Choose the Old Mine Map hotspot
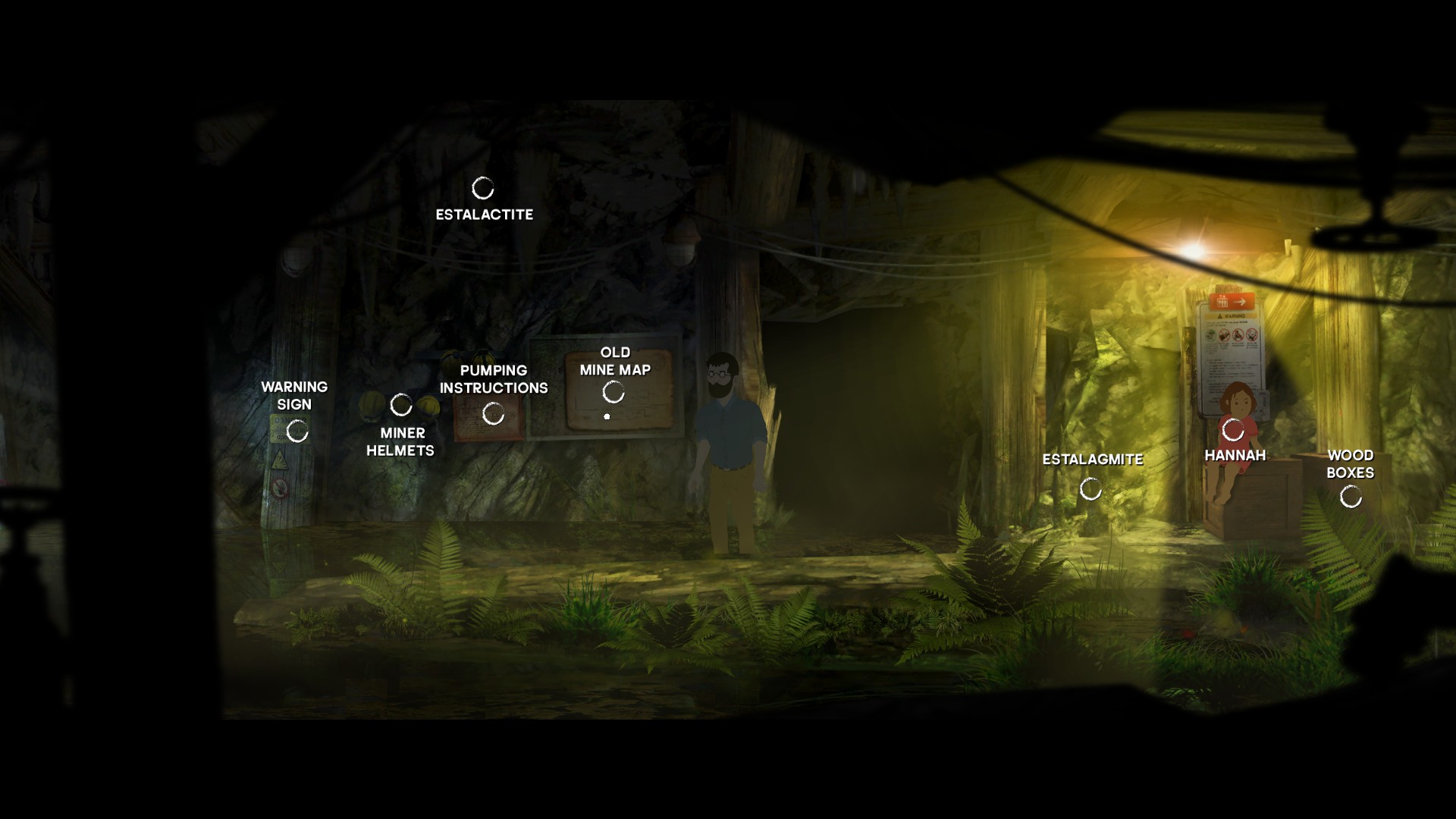This screenshot has height=819, width=1456. click(613, 392)
